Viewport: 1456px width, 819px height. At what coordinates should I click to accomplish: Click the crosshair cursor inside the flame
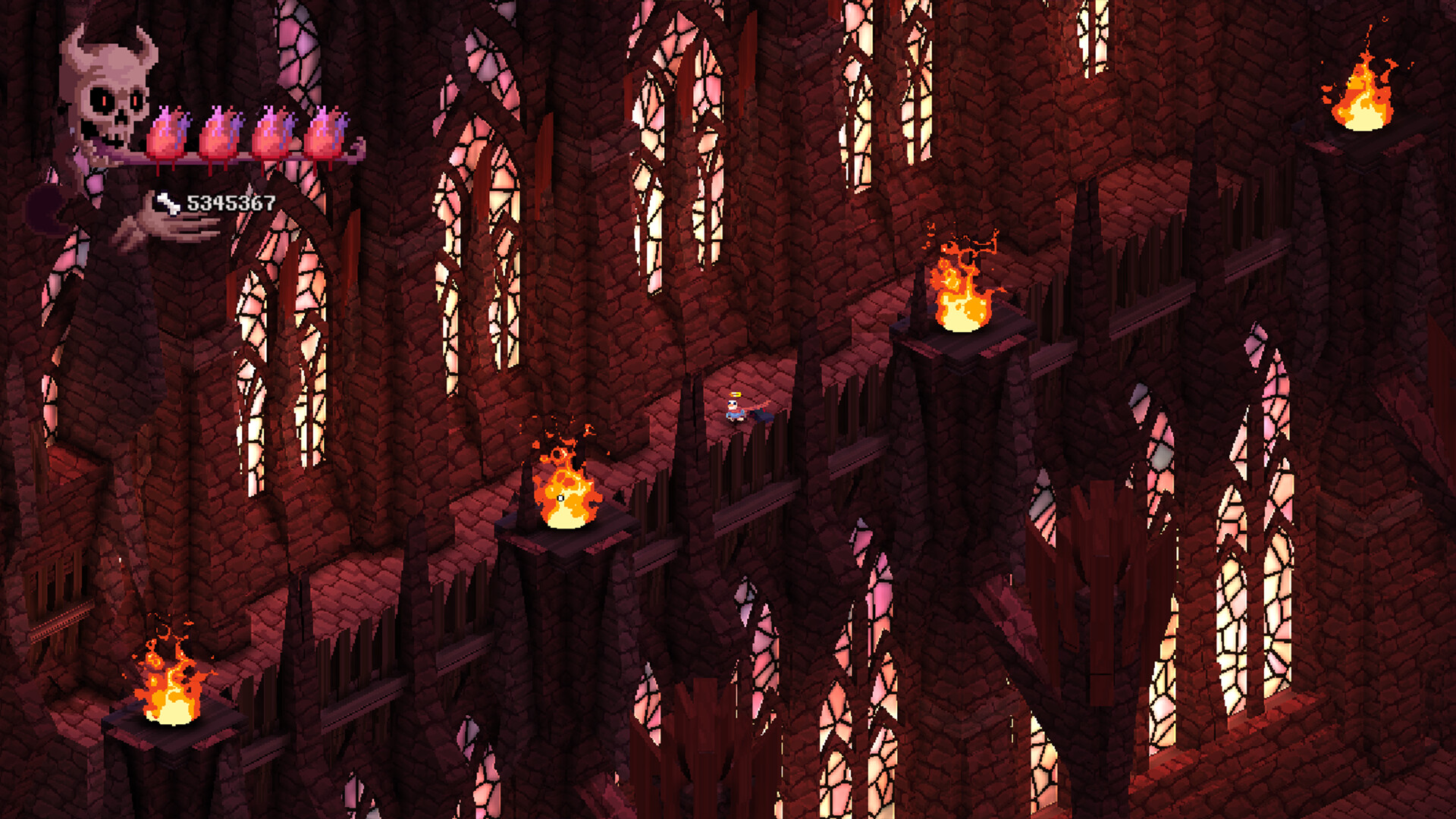click(560, 500)
